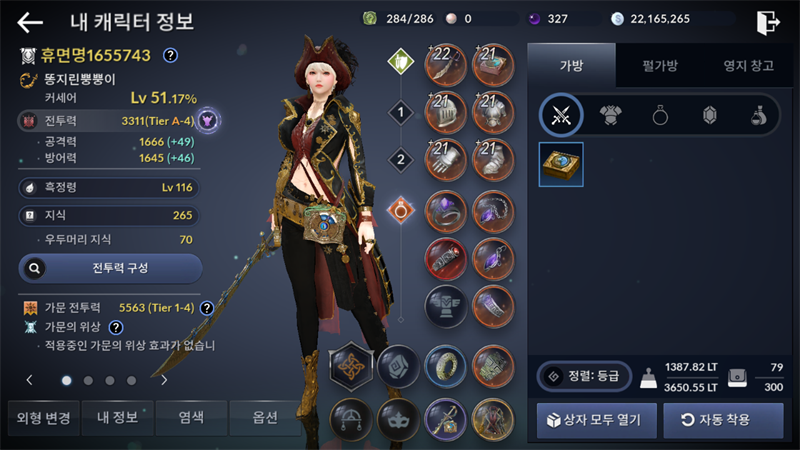Select the crossed swords weapon filter
The height and width of the screenshot is (450, 800).
point(561,116)
